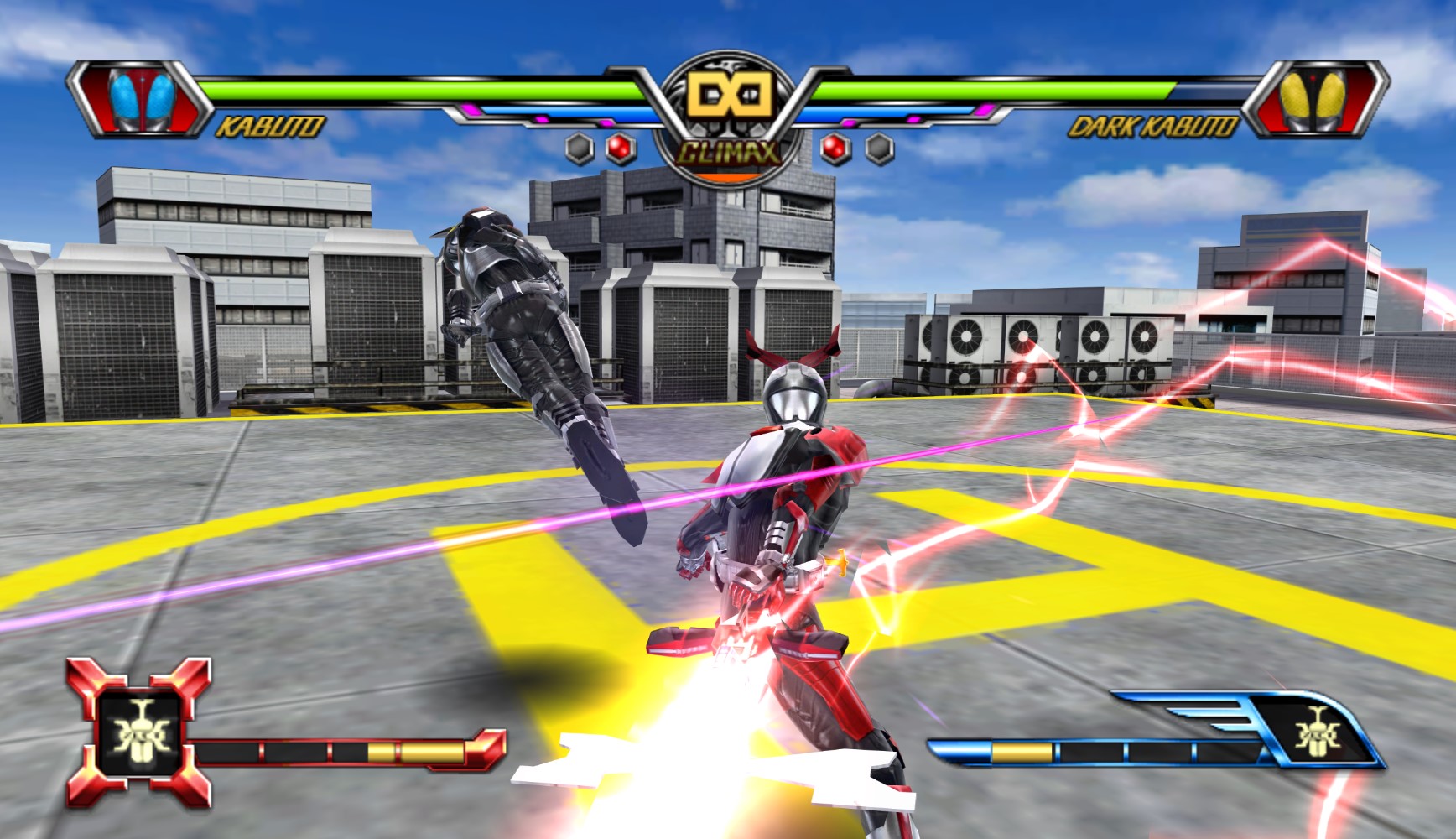The height and width of the screenshot is (839, 1456).
Task: Select Dark Kabuto's yellow-eyed helmet portrait
Action: pyautogui.click(x=1314, y=100)
